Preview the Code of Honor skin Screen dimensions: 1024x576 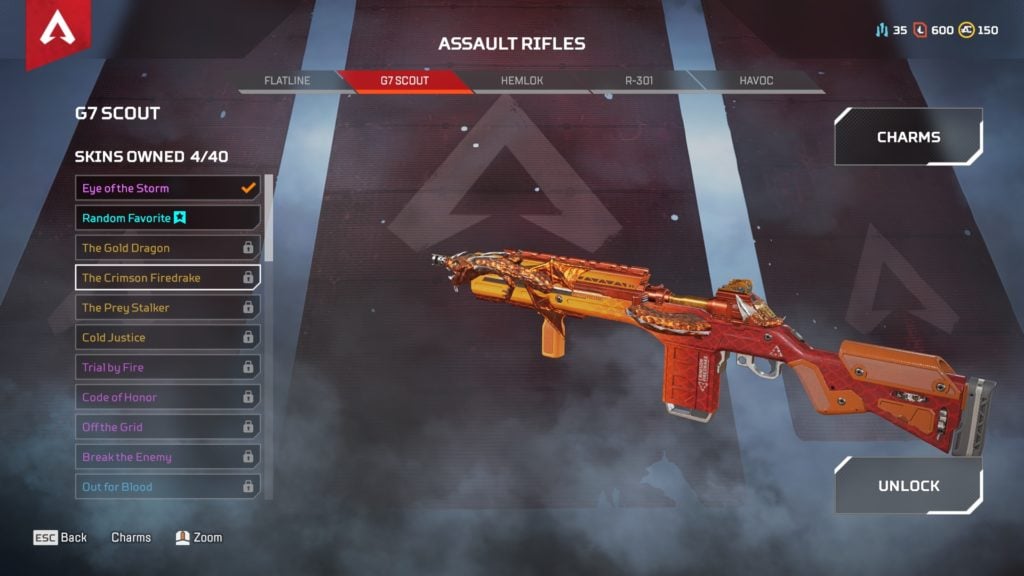click(x=167, y=398)
